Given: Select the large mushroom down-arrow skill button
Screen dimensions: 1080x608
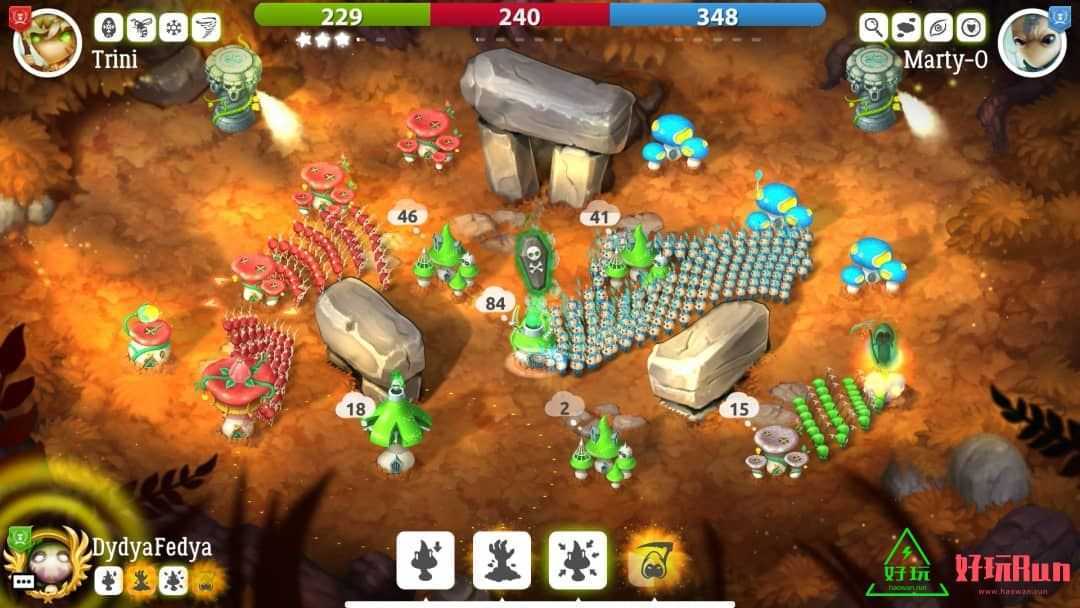Looking at the screenshot, I should [x=426, y=560].
